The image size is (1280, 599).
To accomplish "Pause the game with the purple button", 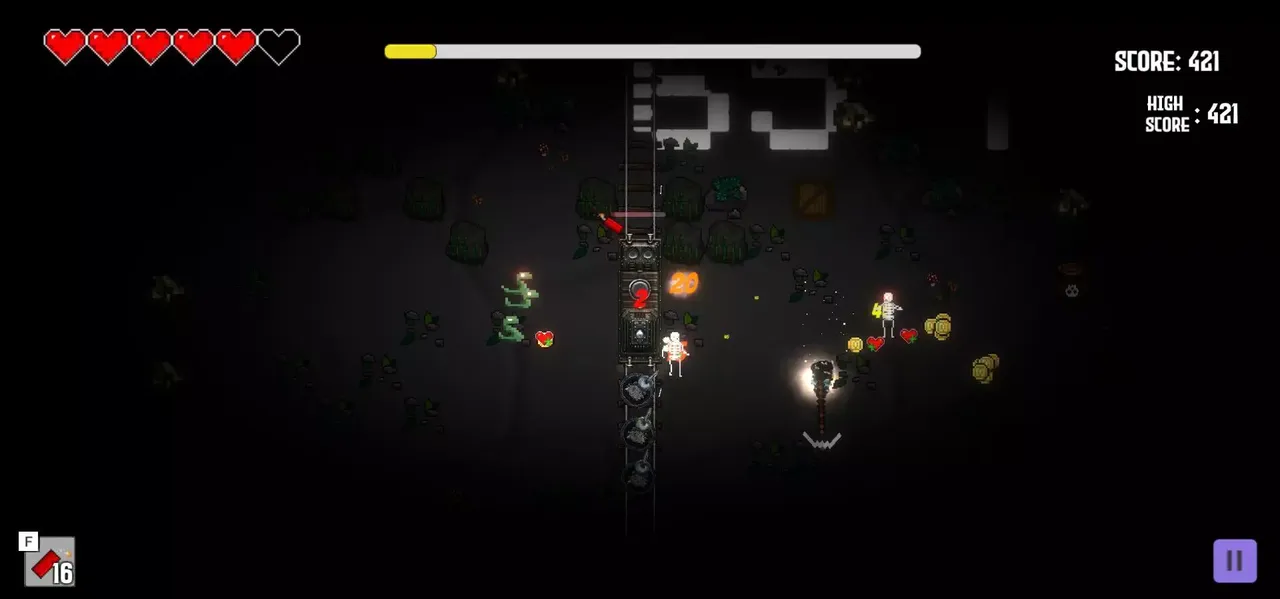I will tap(1235, 561).
